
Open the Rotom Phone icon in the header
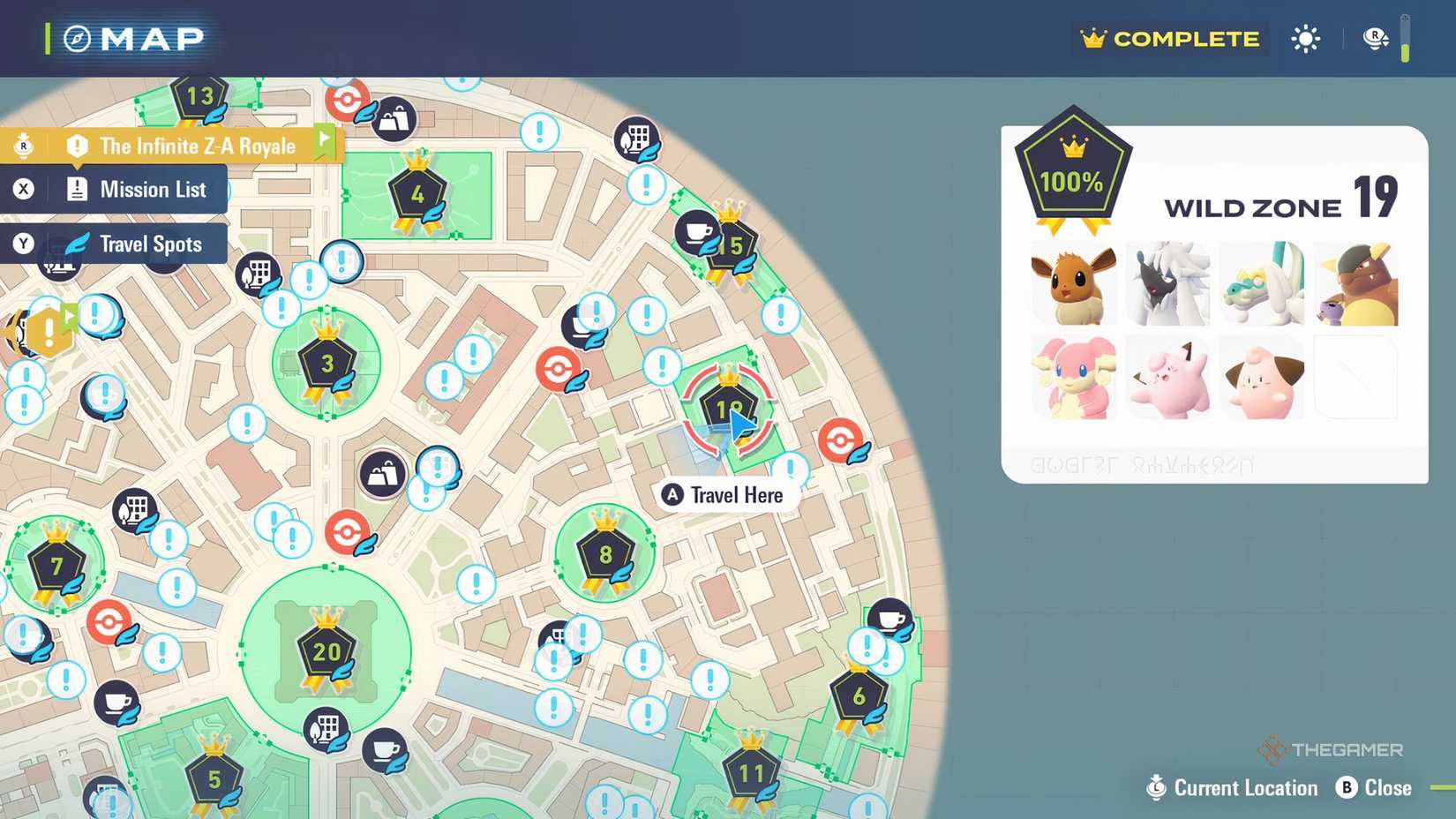1374,39
